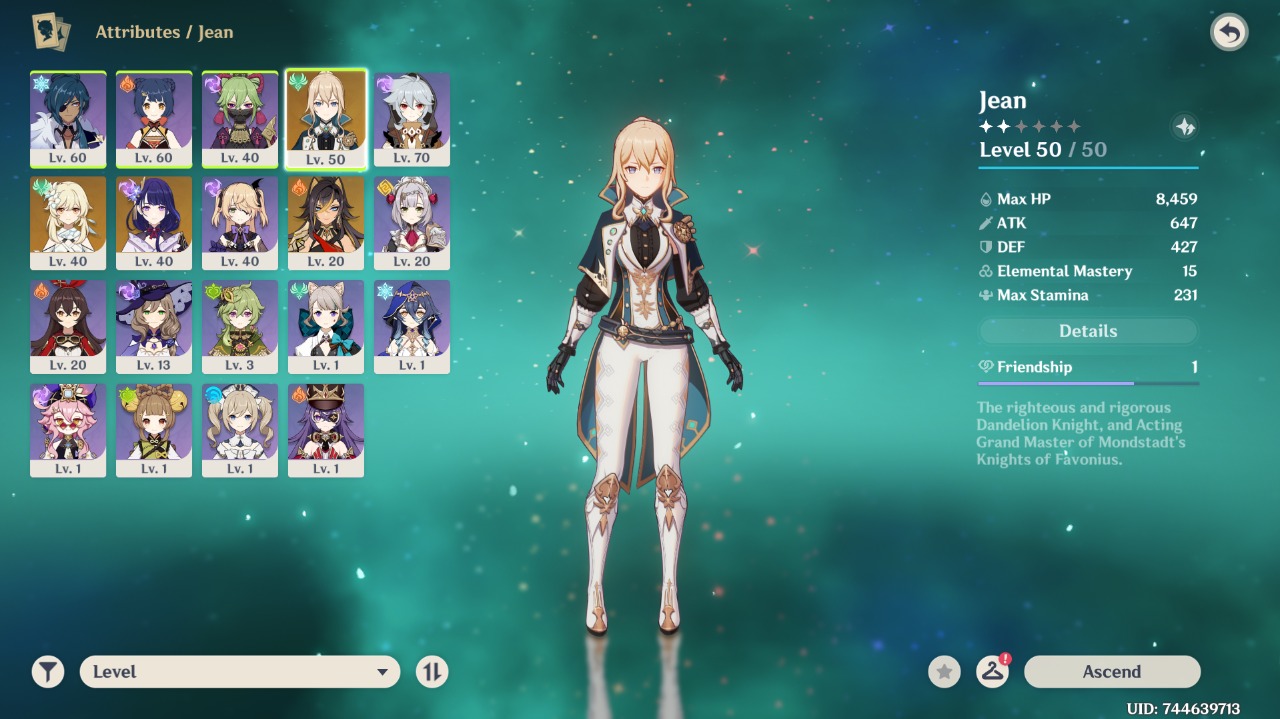The width and height of the screenshot is (1280, 719).
Task: Ascend Jean with the Ascend button
Action: tap(1111, 672)
